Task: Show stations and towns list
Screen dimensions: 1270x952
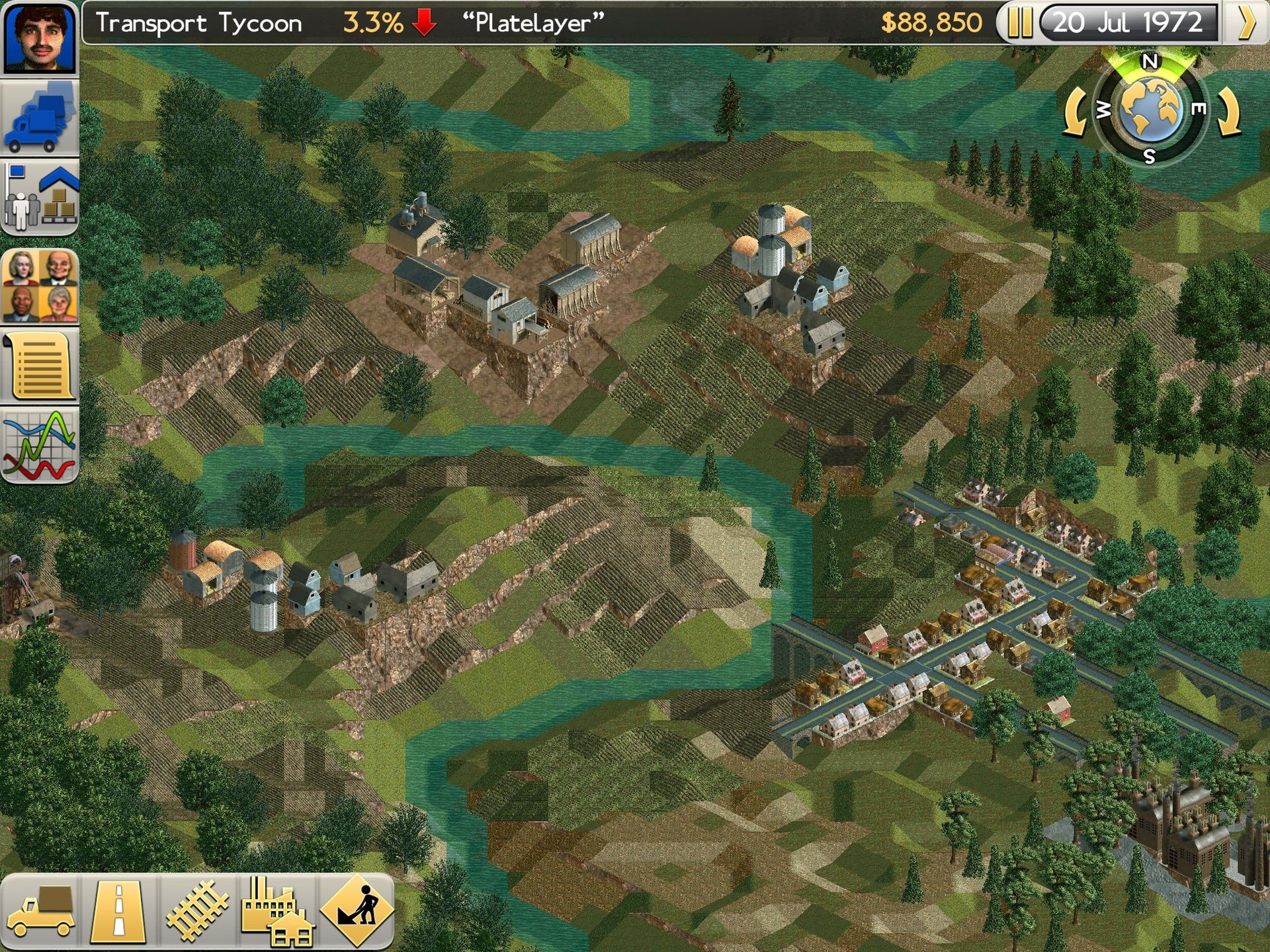Action: pyautogui.click(x=40, y=197)
